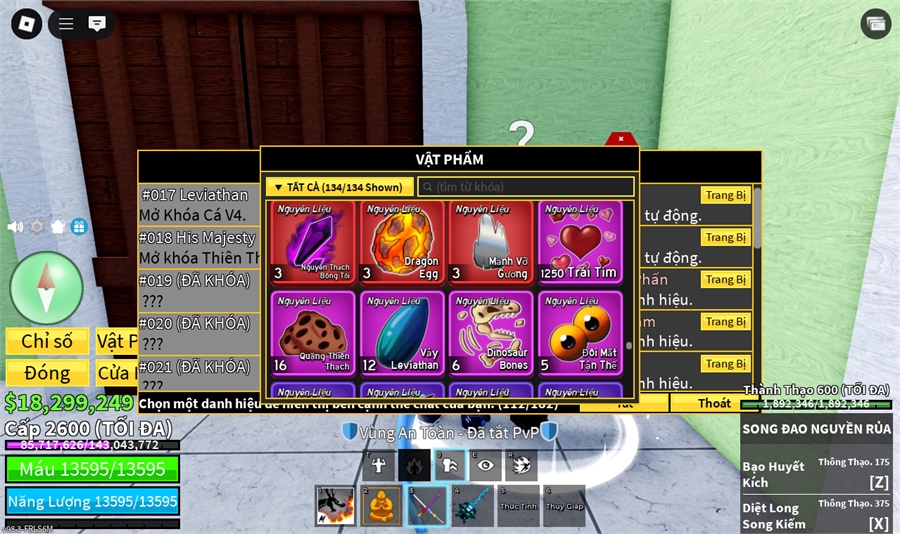Select the Trái Tim hearts item
This screenshot has width=900, height=534.
(579, 242)
